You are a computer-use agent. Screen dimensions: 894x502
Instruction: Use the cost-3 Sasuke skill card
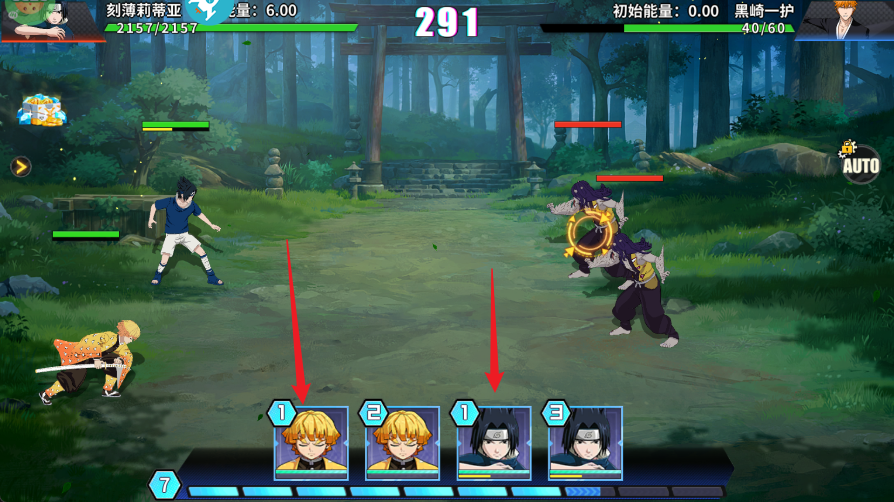click(585, 443)
